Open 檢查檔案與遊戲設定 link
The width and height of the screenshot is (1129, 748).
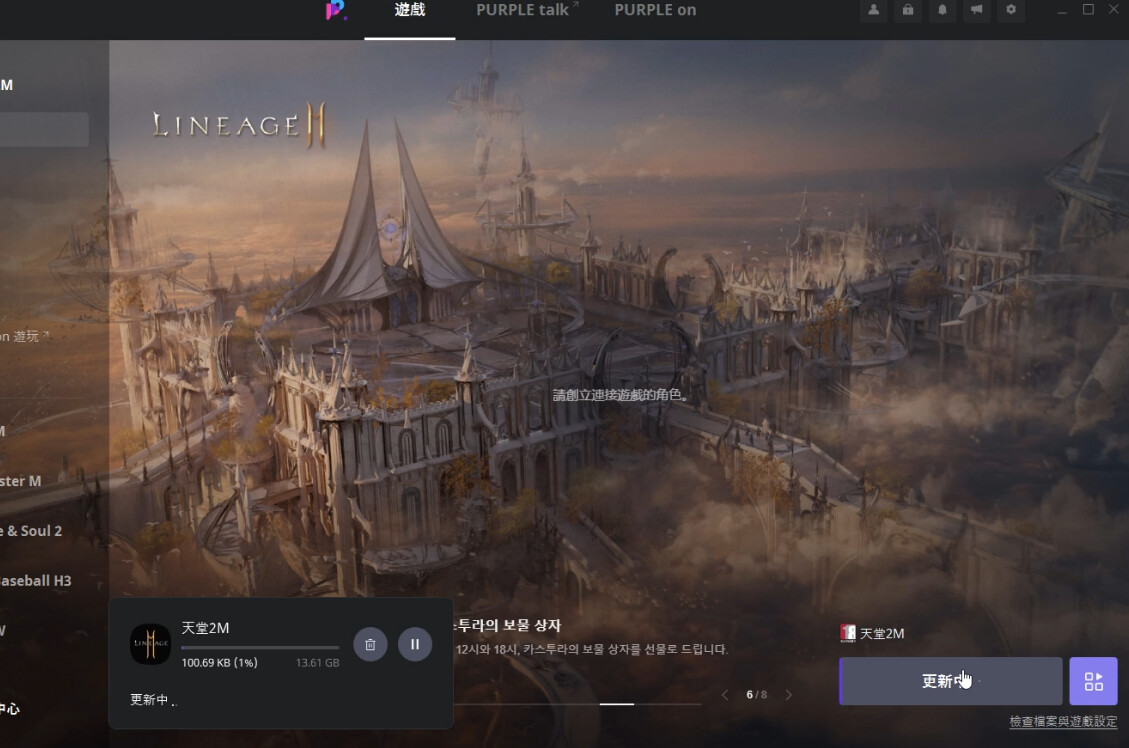pos(1062,722)
